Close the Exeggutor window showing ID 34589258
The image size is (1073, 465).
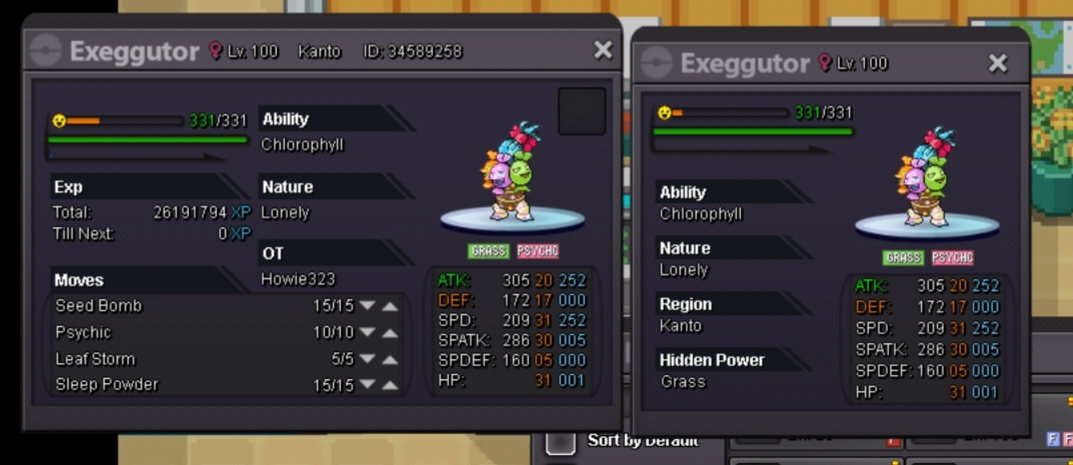(x=602, y=50)
